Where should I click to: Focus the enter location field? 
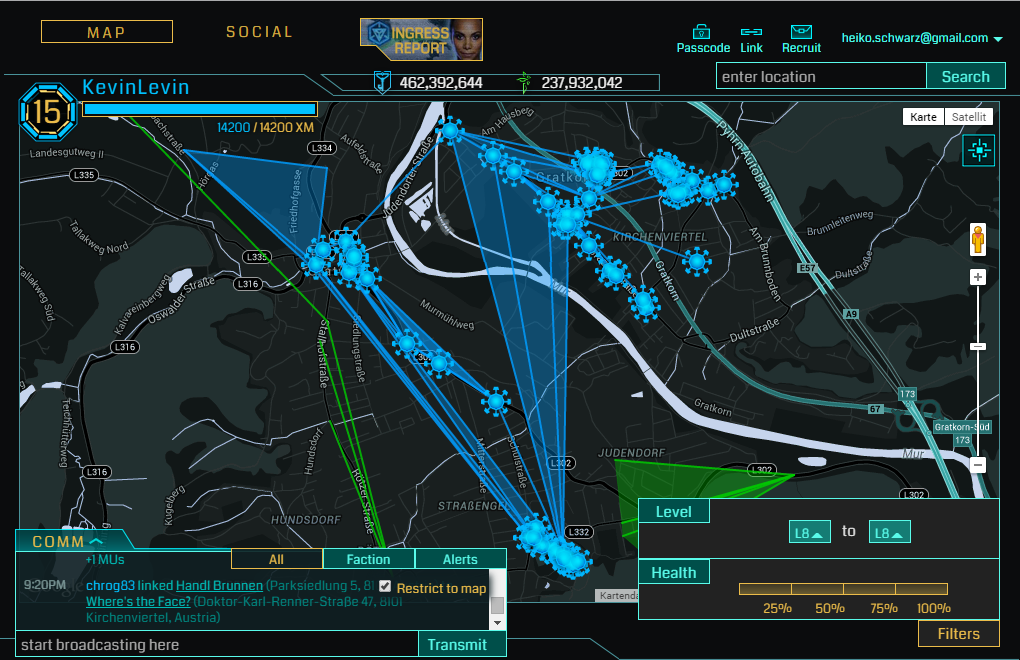click(x=820, y=77)
